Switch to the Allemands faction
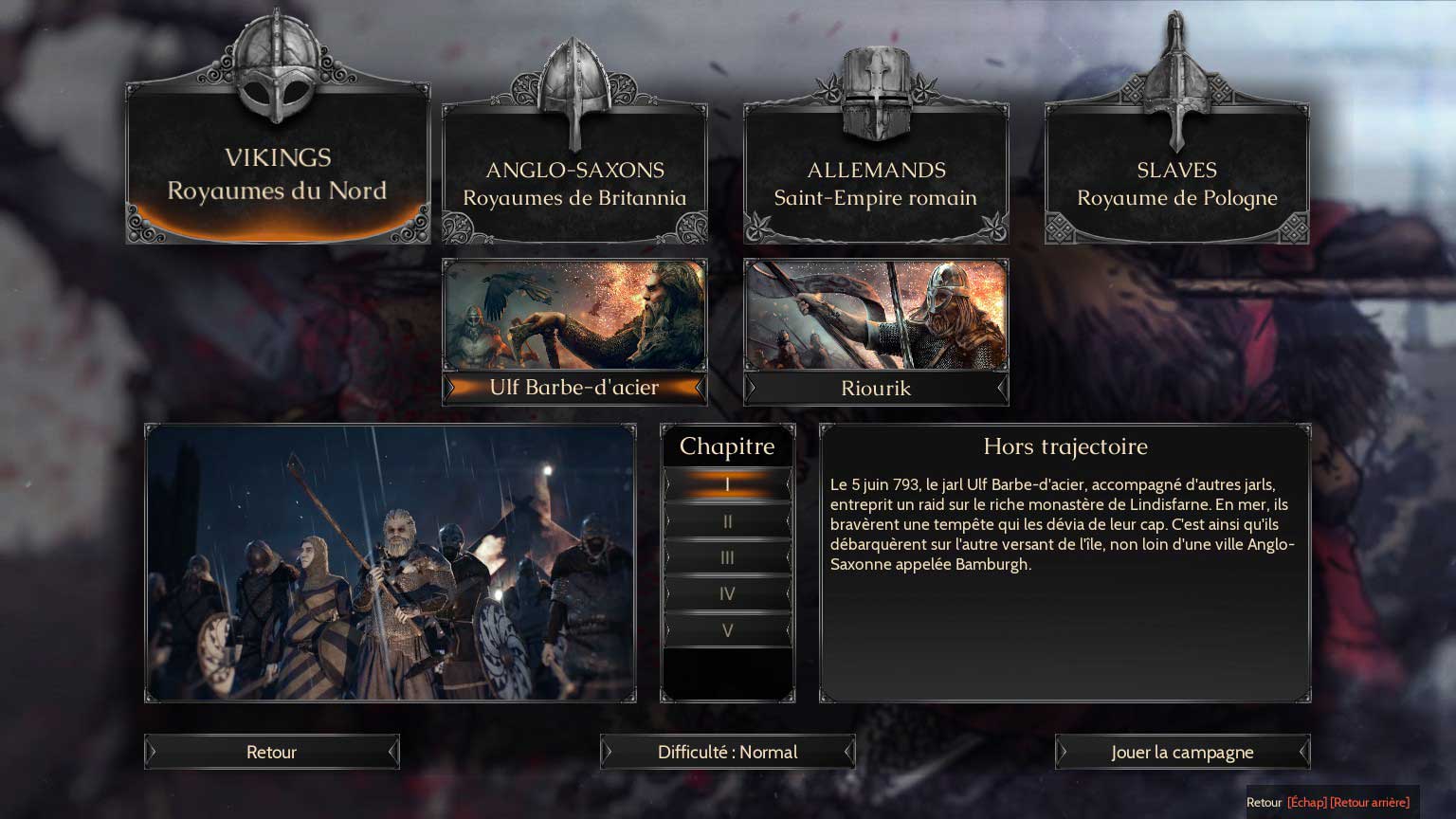The height and width of the screenshot is (819, 1456). 875,182
